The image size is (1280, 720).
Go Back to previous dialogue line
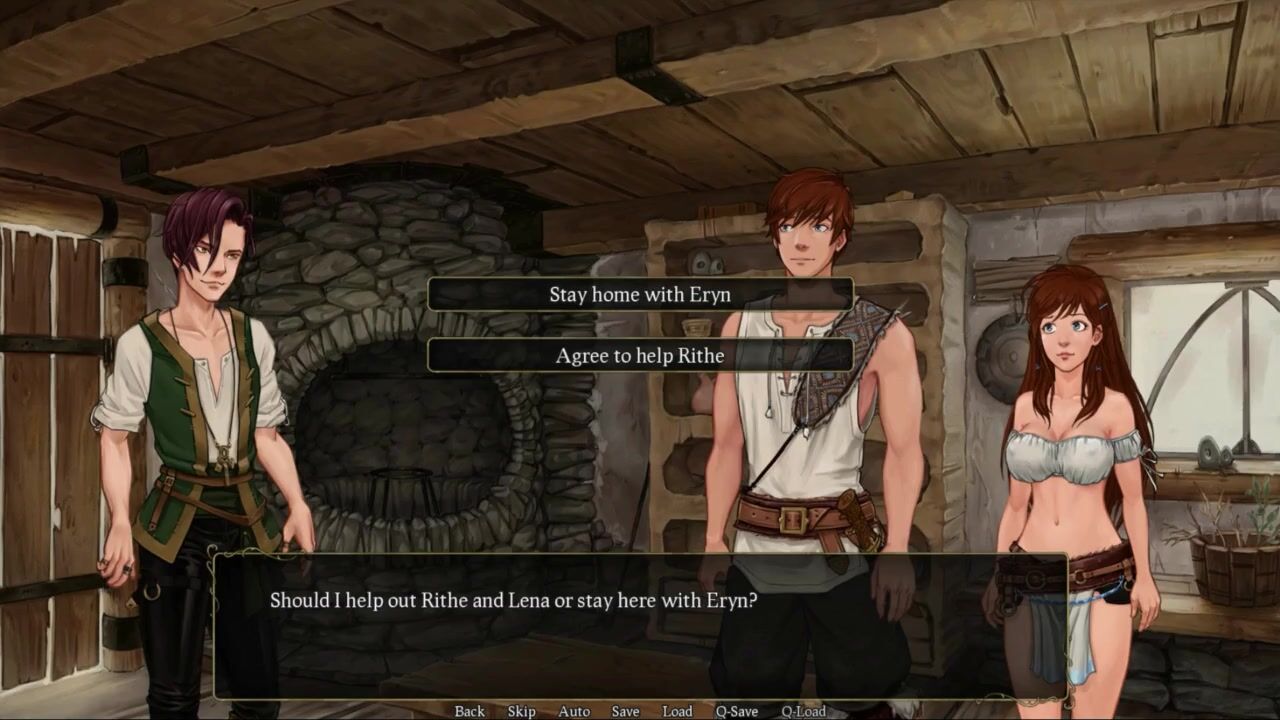(469, 711)
